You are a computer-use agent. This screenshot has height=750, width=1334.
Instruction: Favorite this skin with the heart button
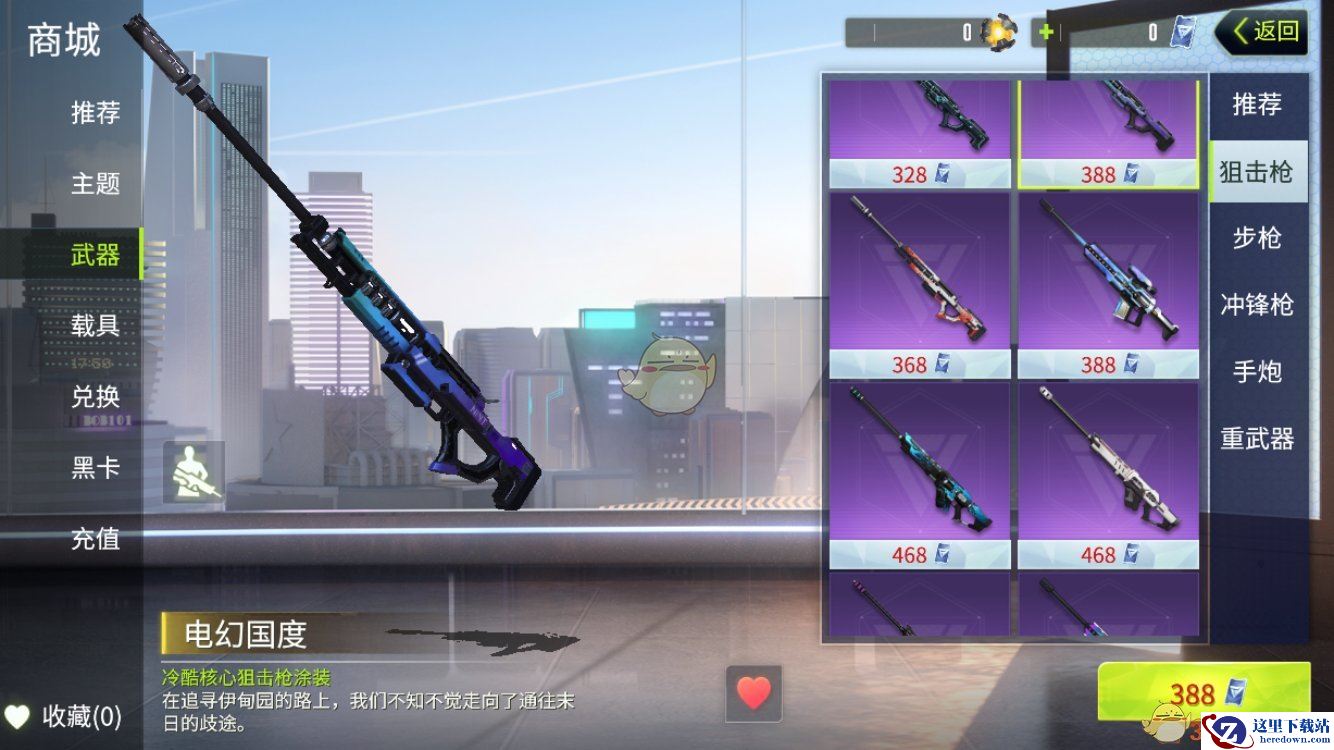click(x=754, y=692)
